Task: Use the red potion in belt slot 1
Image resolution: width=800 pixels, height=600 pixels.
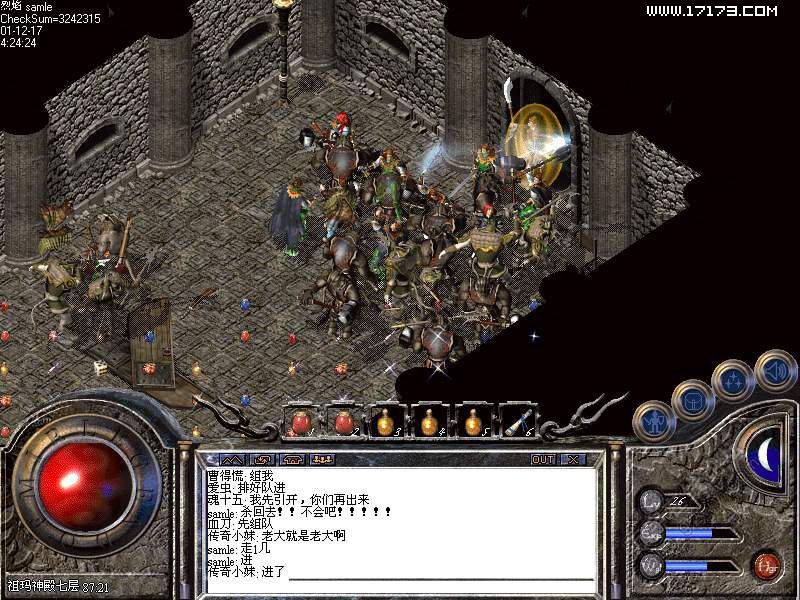Action: 300,422
